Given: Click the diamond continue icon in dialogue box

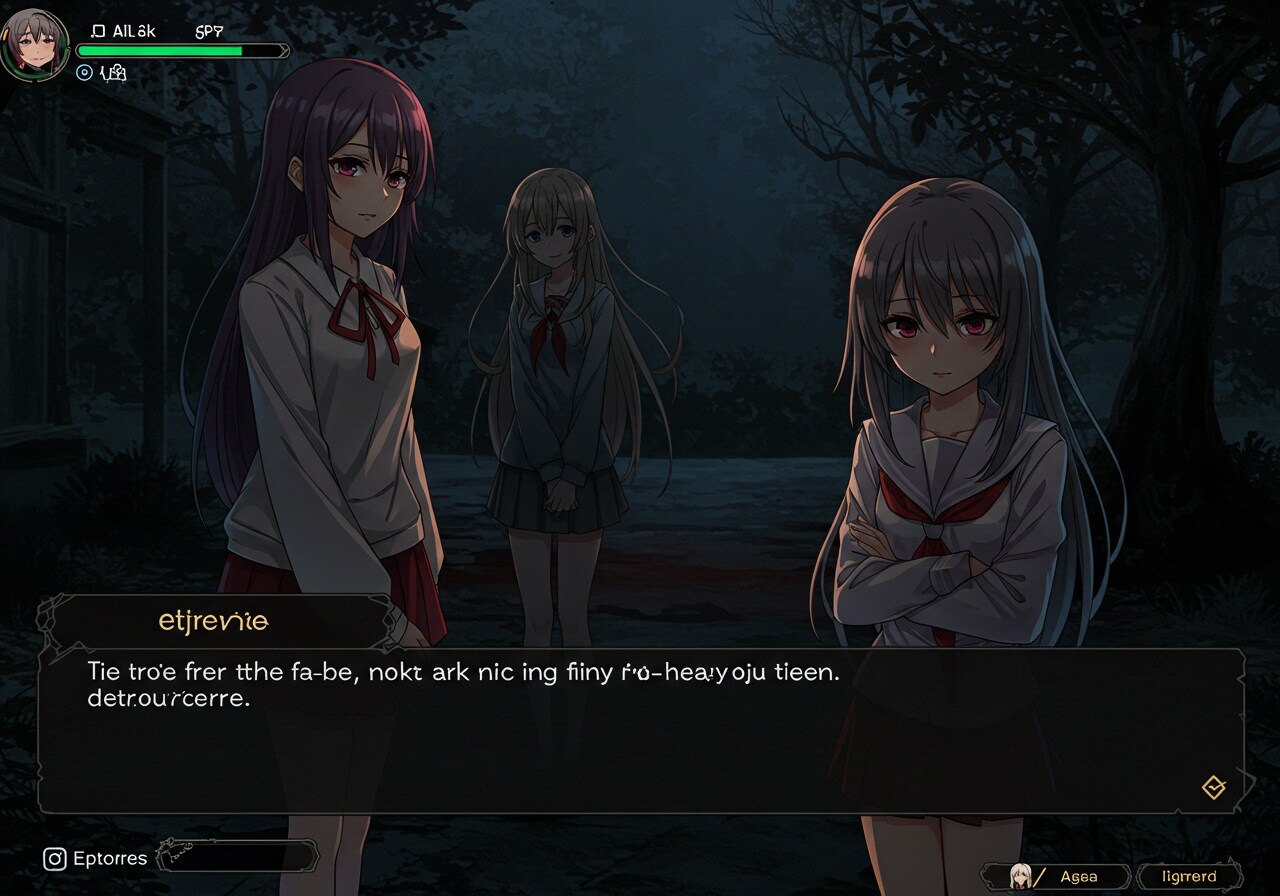Looking at the screenshot, I should 1213,788.
